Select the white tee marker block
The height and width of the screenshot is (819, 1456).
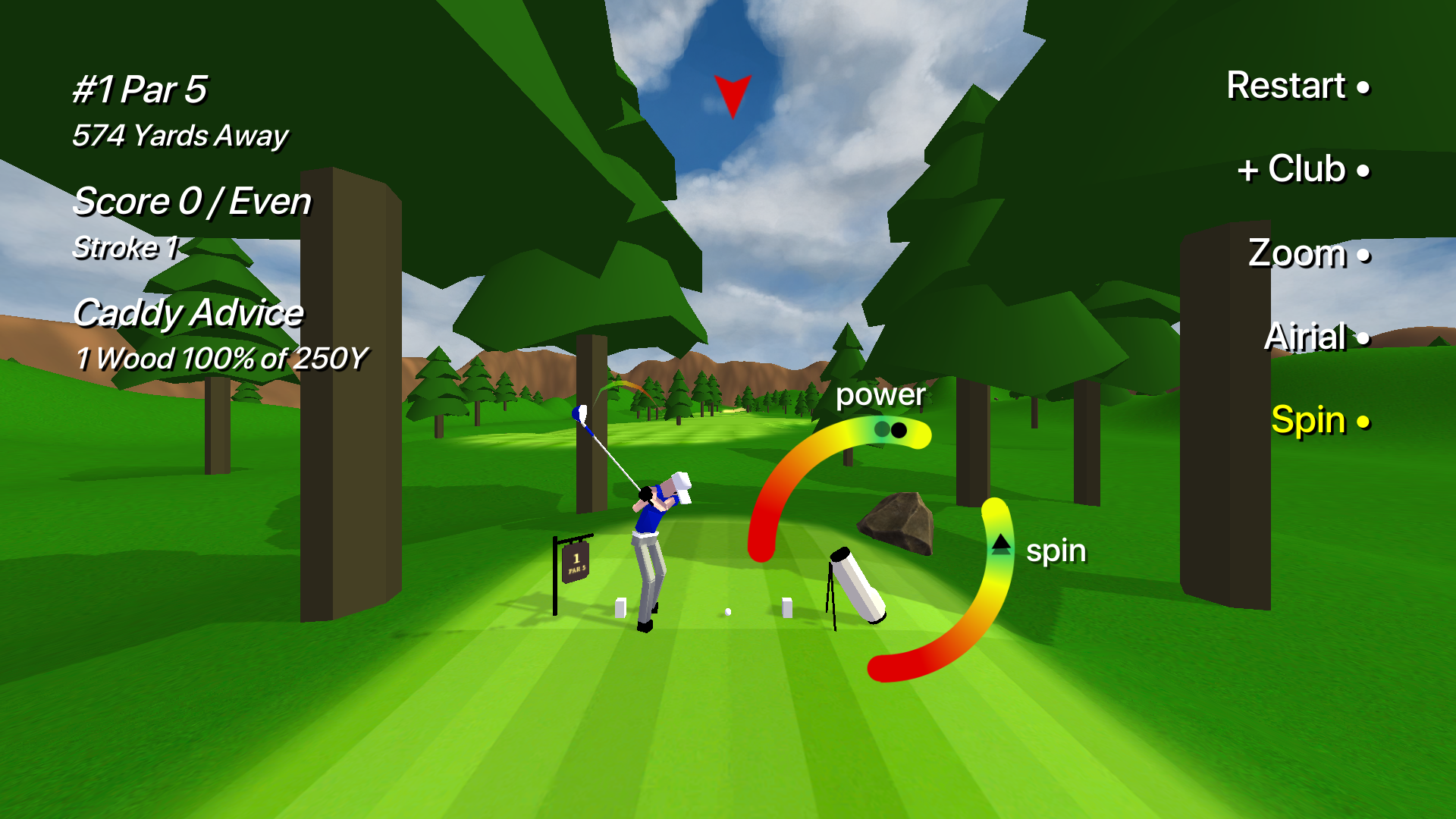[786, 607]
